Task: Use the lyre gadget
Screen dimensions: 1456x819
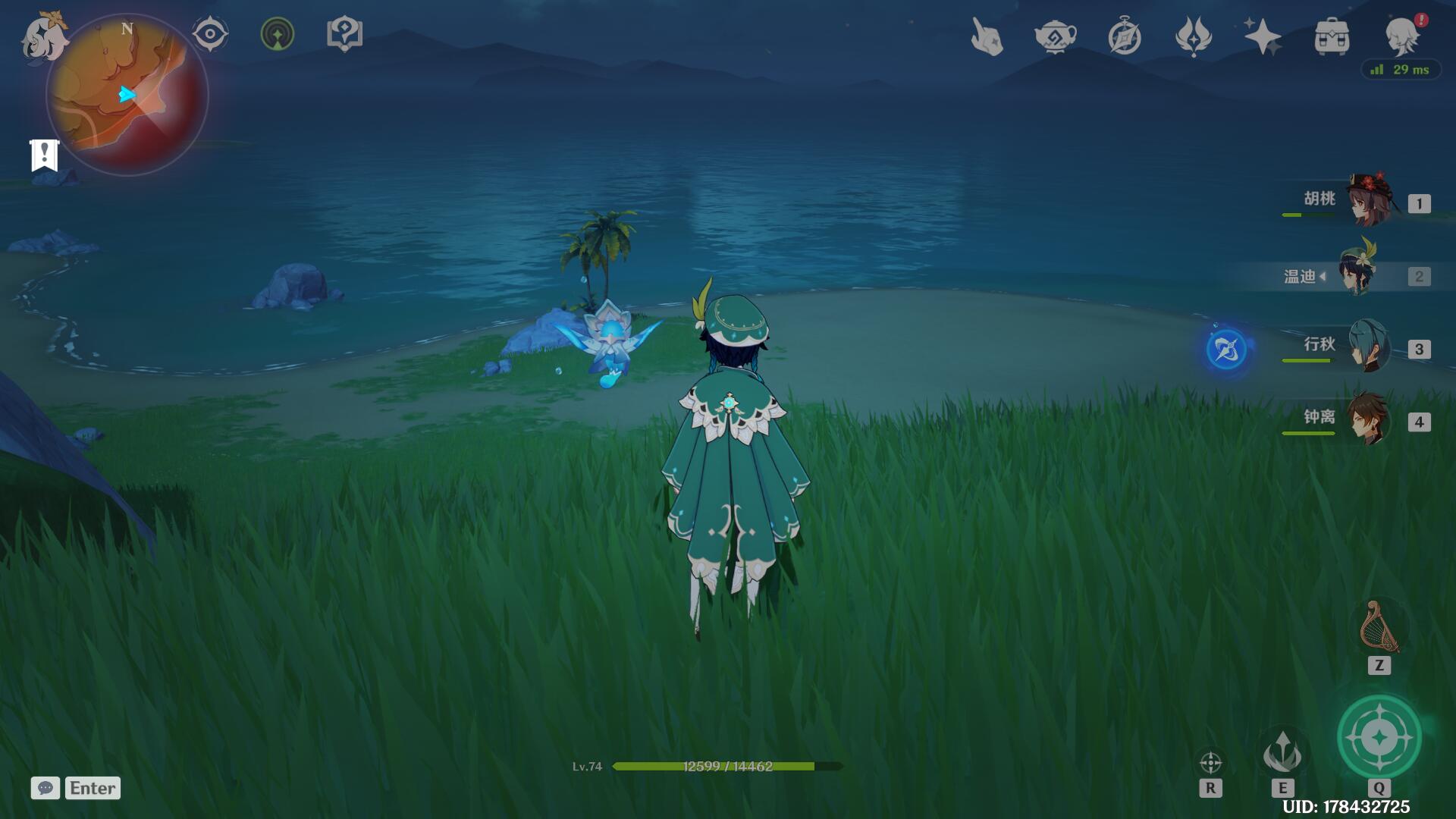Action: 1379,628
